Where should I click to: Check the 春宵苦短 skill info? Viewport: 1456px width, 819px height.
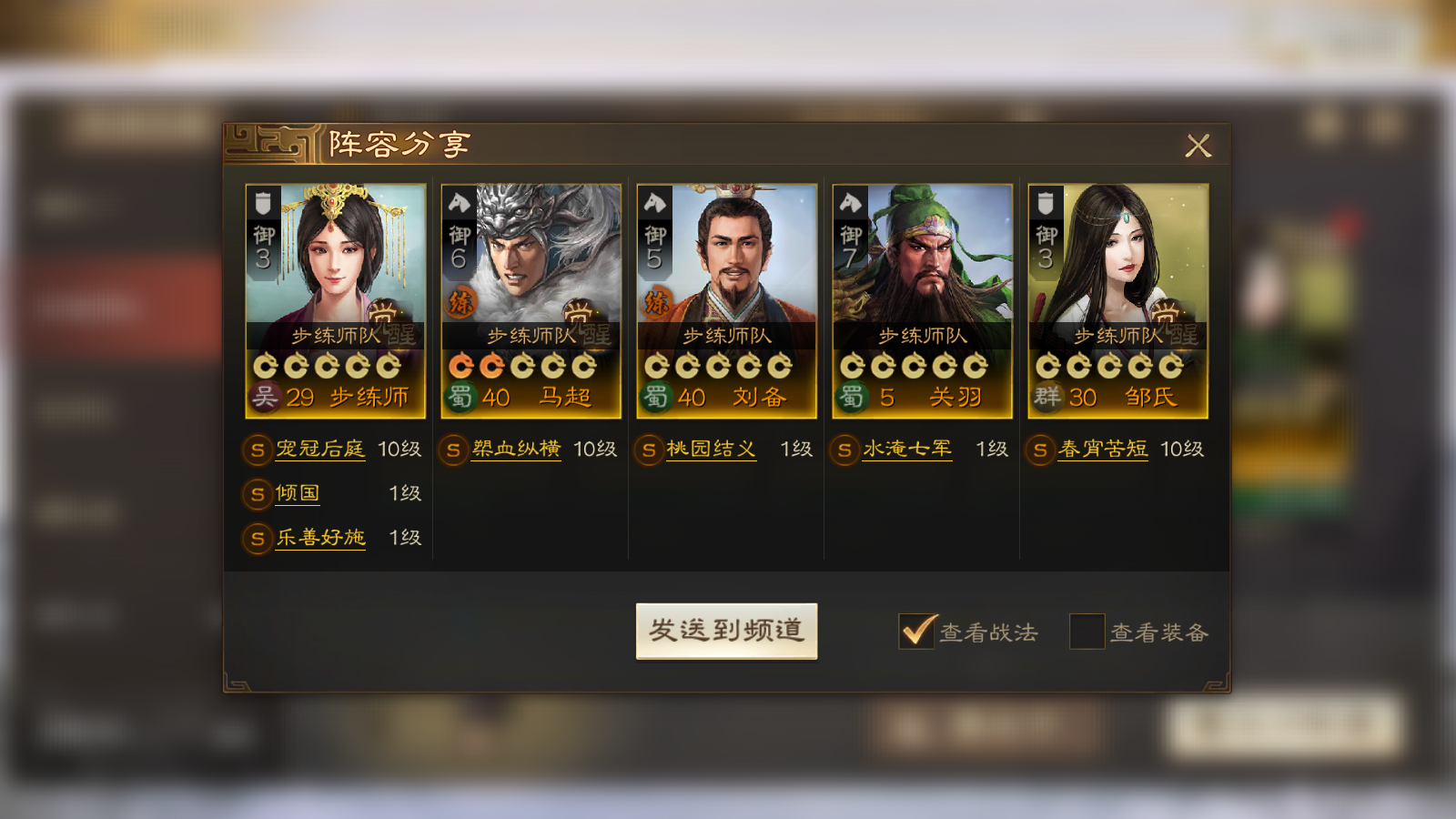(1103, 450)
